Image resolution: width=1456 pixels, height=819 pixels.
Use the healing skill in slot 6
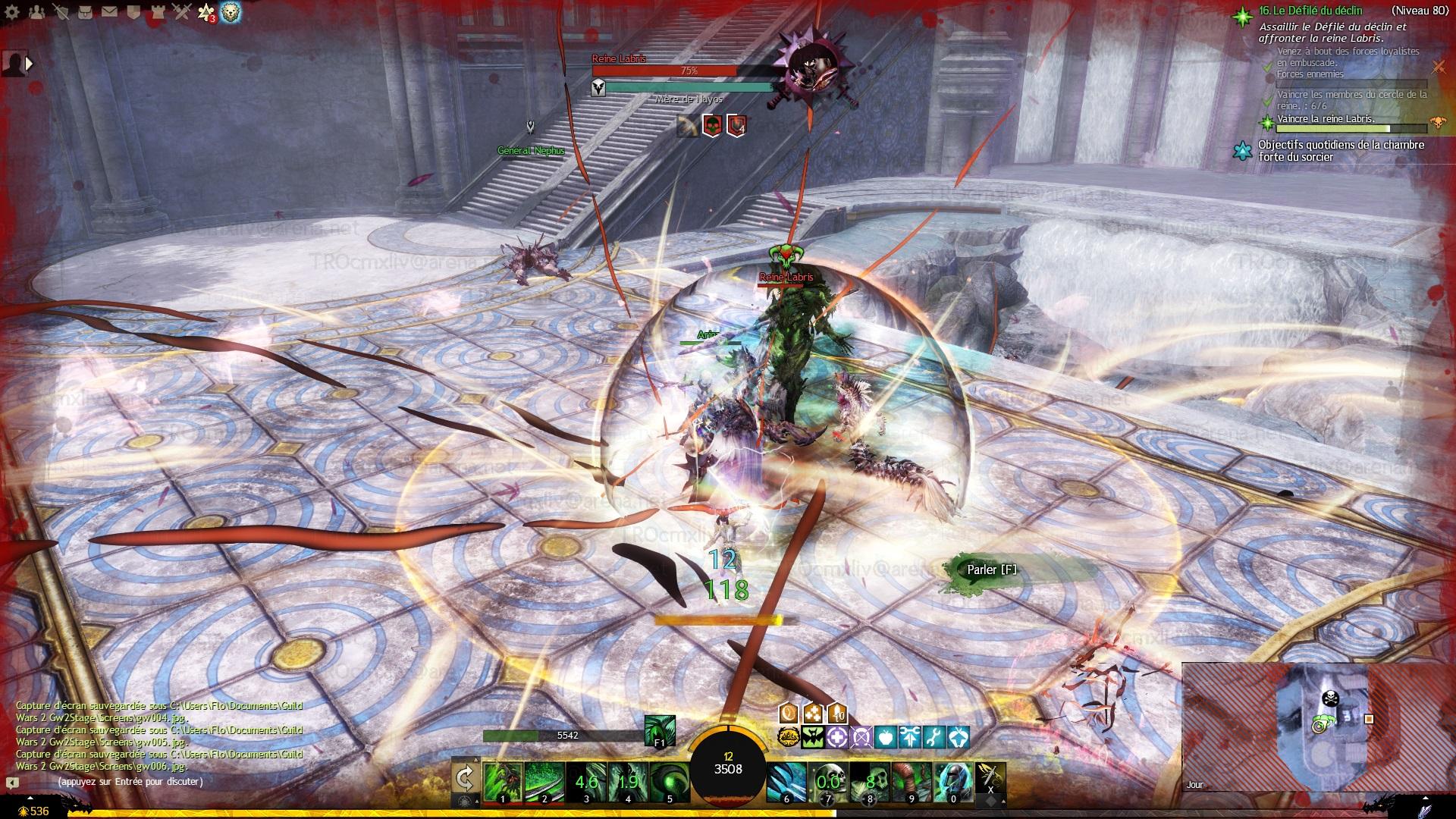(786, 782)
